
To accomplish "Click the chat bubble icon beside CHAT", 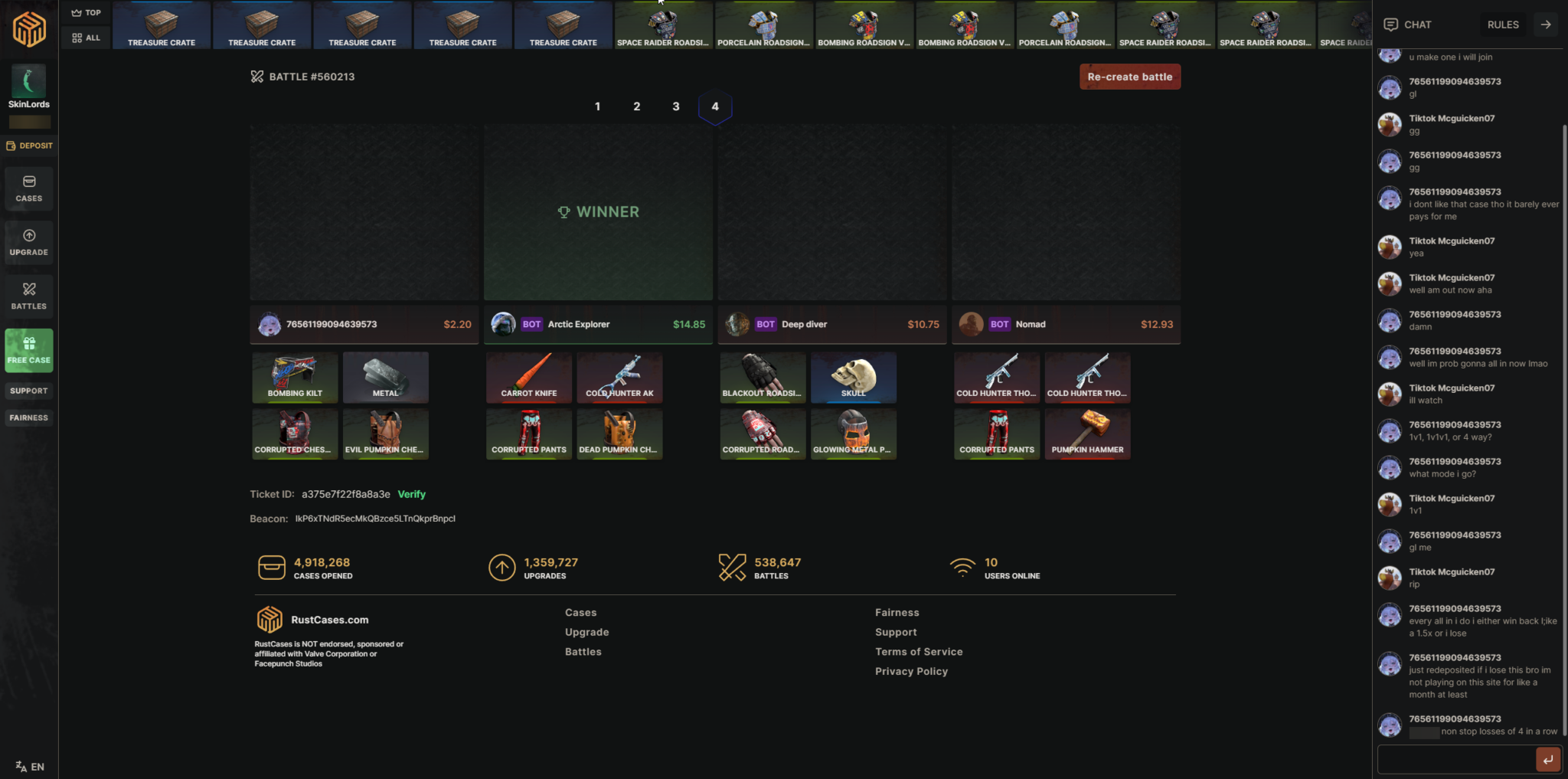I will tap(1390, 24).
